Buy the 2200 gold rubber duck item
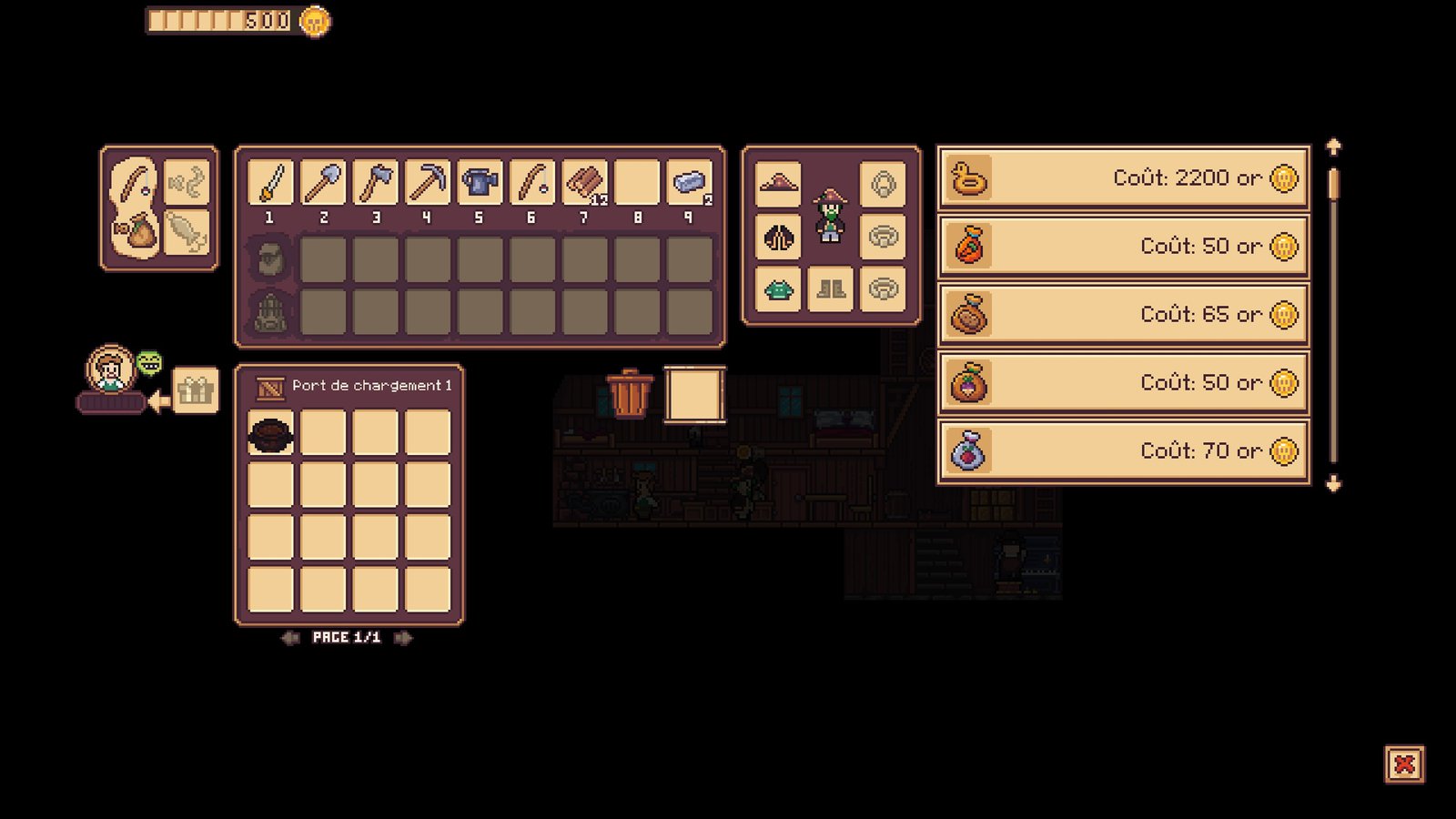 tap(1123, 178)
